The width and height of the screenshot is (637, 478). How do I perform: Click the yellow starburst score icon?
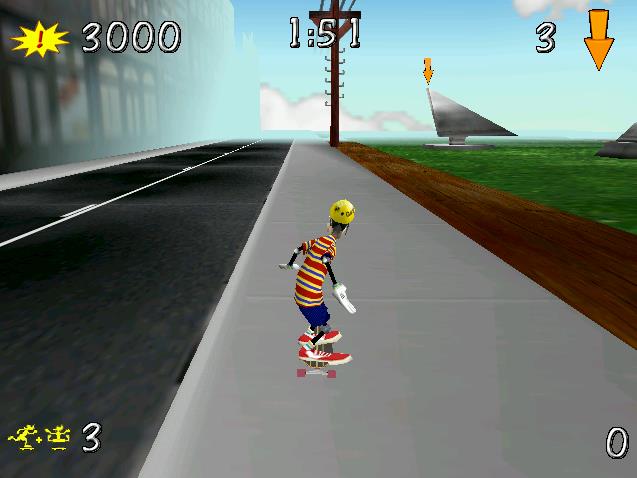(40, 39)
